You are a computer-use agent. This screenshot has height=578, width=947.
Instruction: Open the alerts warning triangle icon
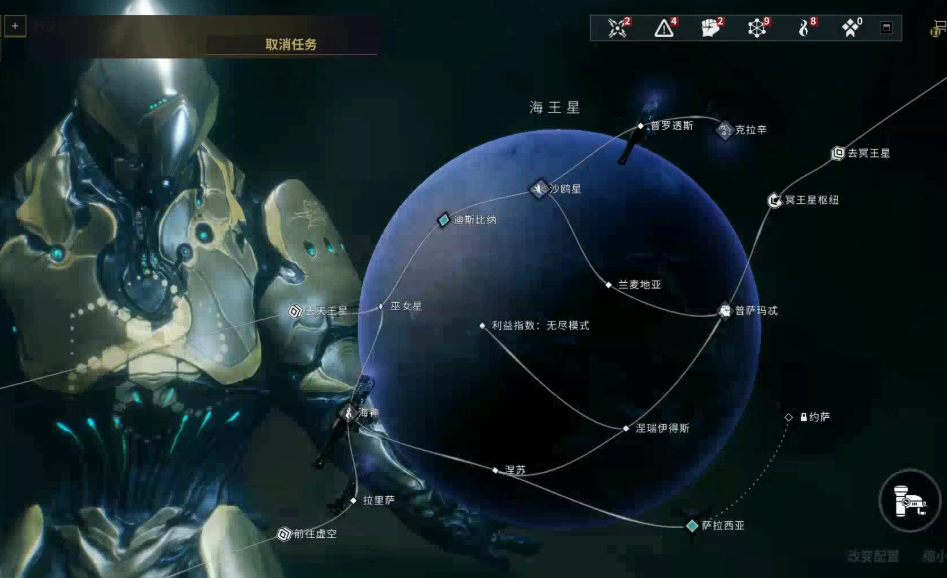[x=664, y=28]
